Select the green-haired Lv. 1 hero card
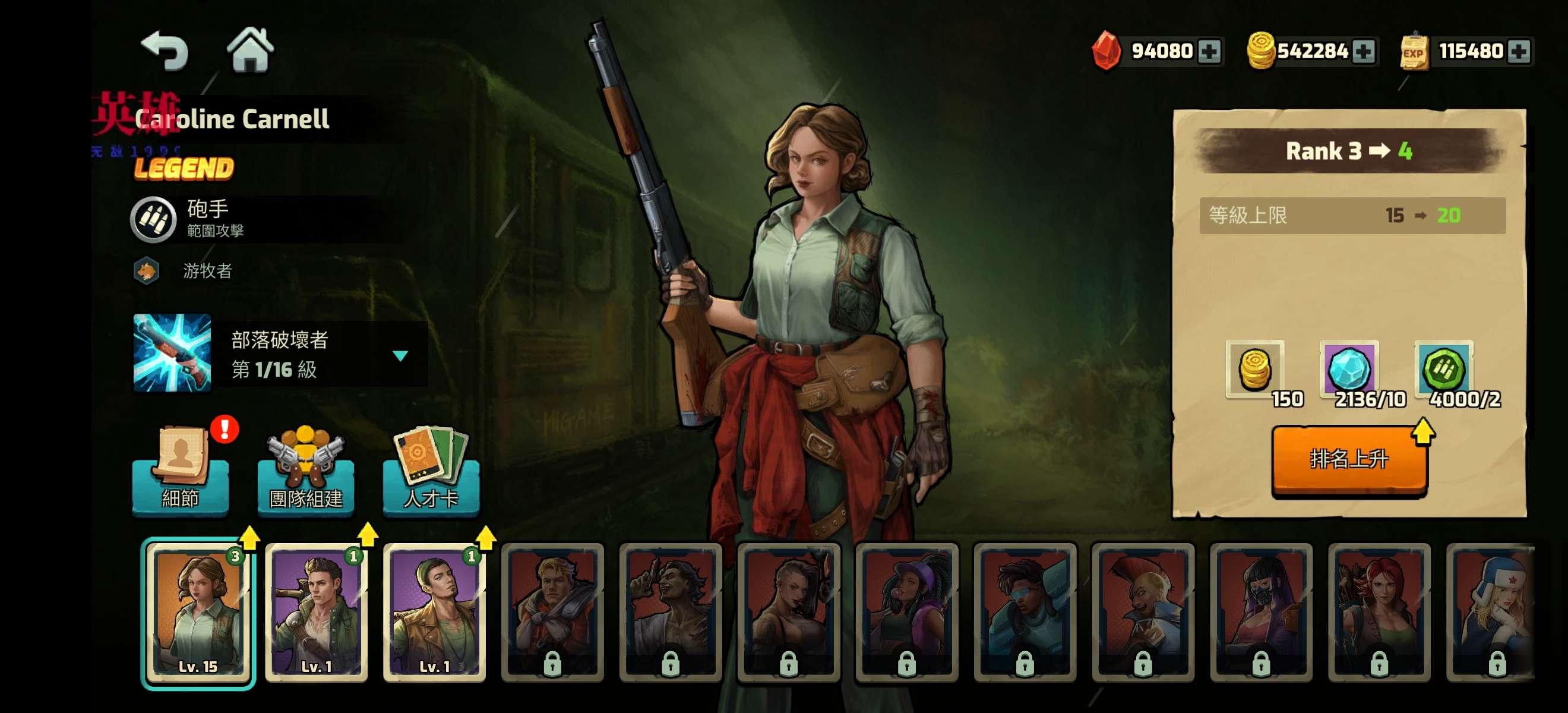This screenshot has width=1568, height=713. 435,613
